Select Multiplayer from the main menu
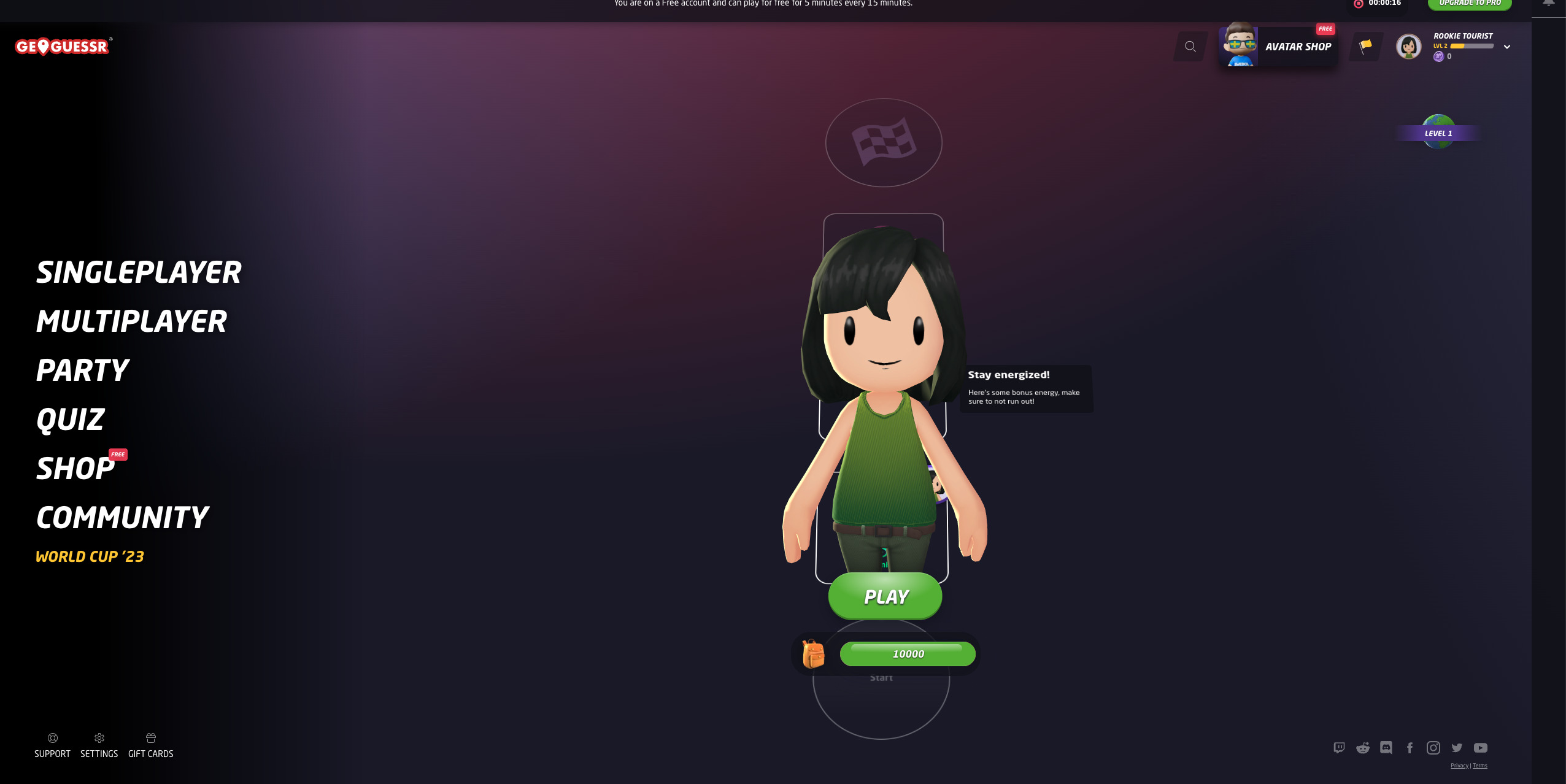This screenshot has height=784, width=1566. point(131,321)
